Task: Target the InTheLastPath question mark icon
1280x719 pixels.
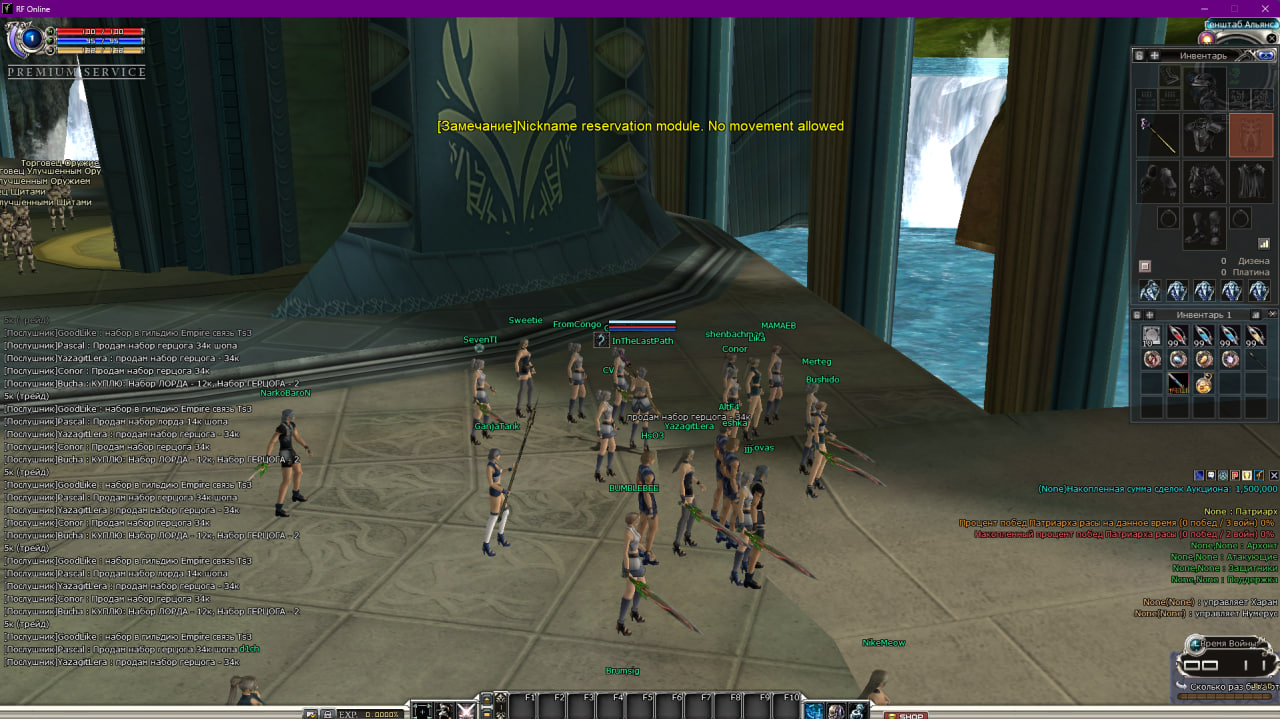Action: coord(601,340)
